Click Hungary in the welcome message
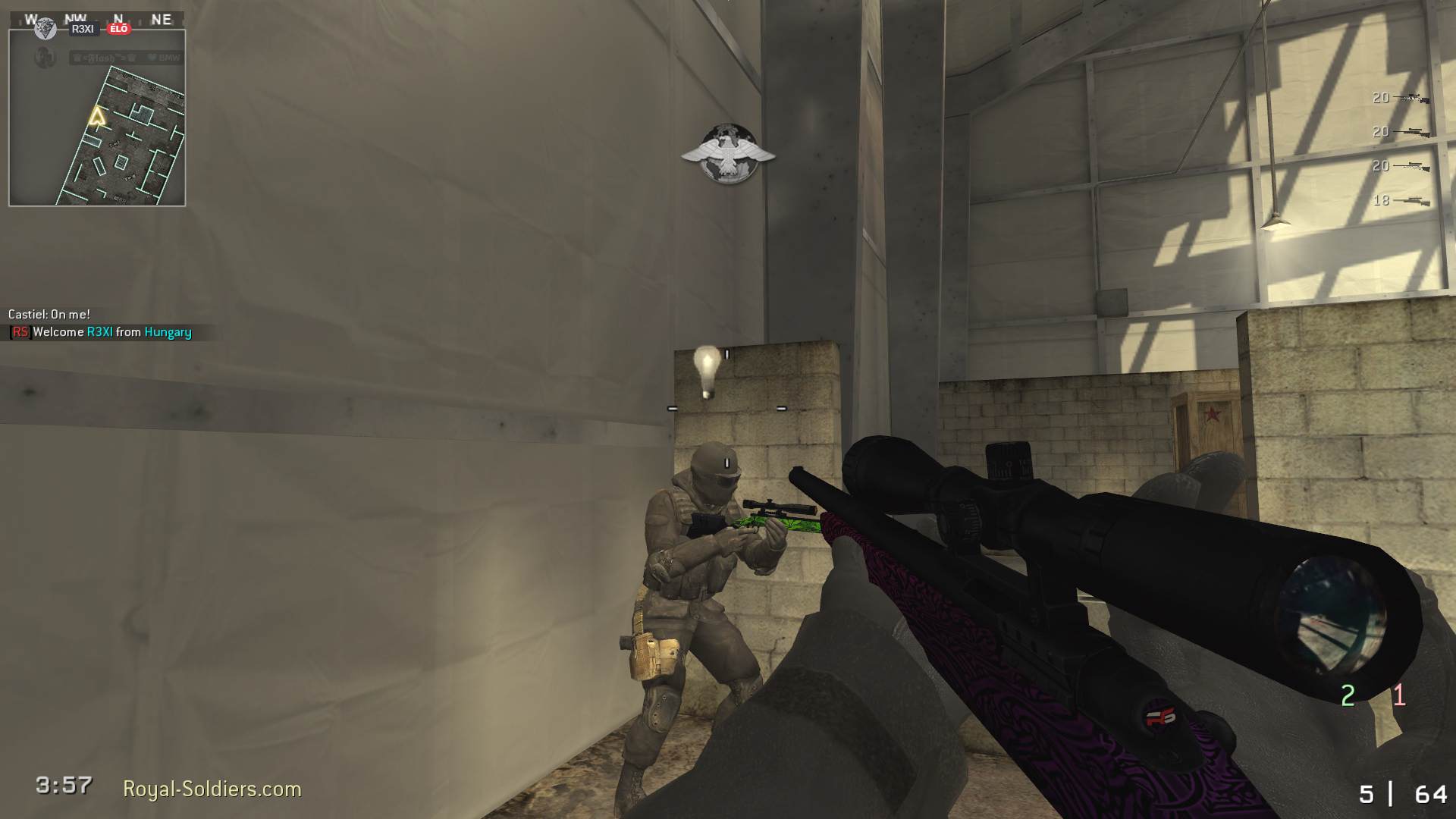Image resolution: width=1456 pixels, height=819 pixels. point(168,332)
